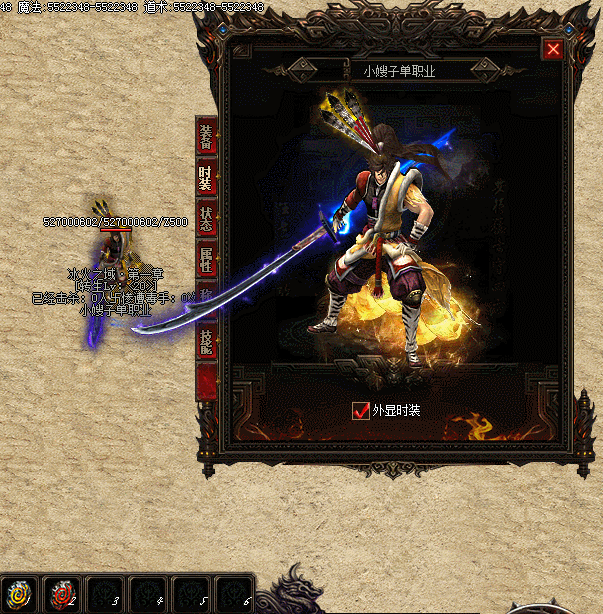Use the yellow spiral item in slot 1
Screen dimensions: 603x614
click(19, 593)
